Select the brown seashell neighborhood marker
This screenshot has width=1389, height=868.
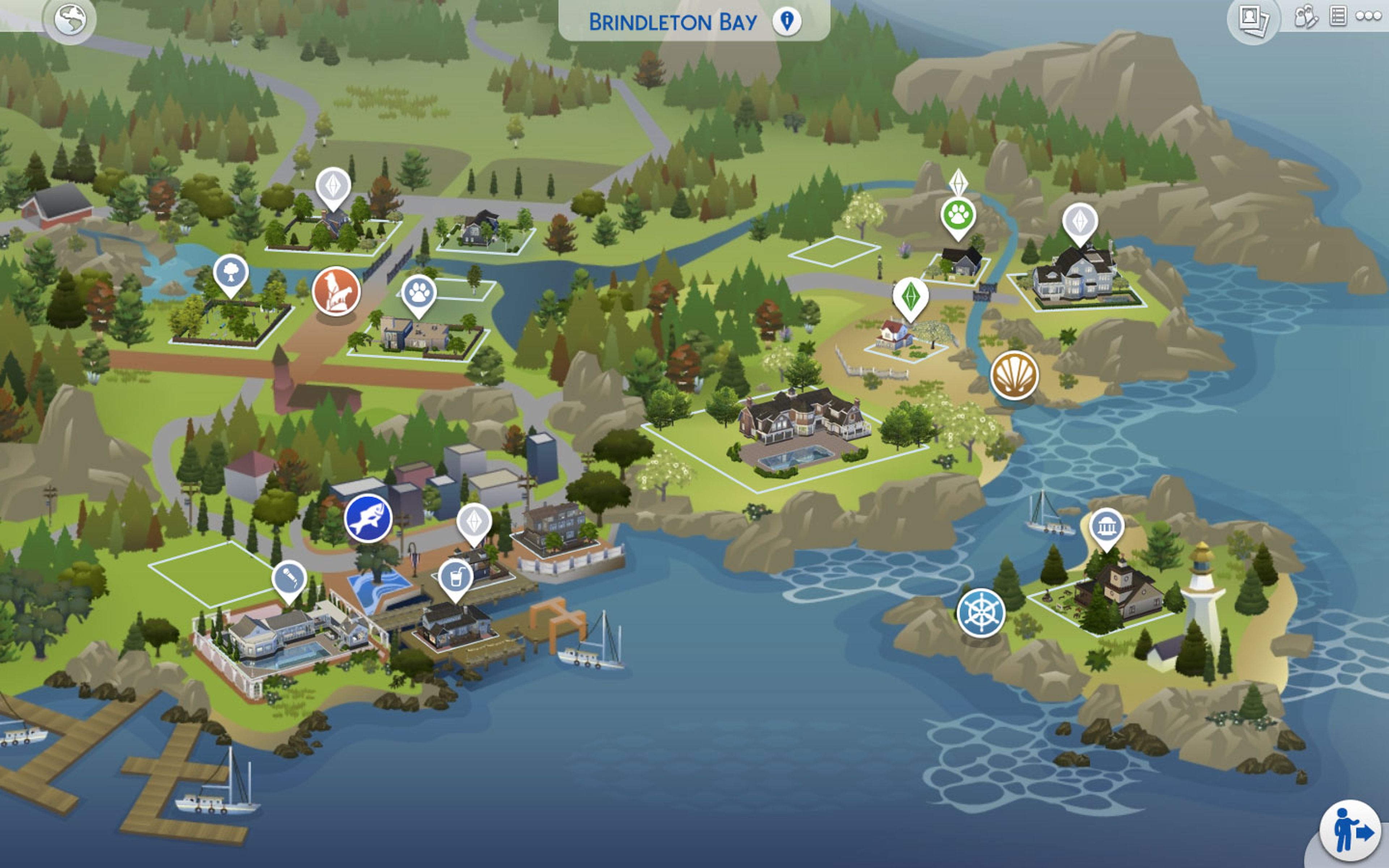pyautogui.click(x=1014, y=375)
